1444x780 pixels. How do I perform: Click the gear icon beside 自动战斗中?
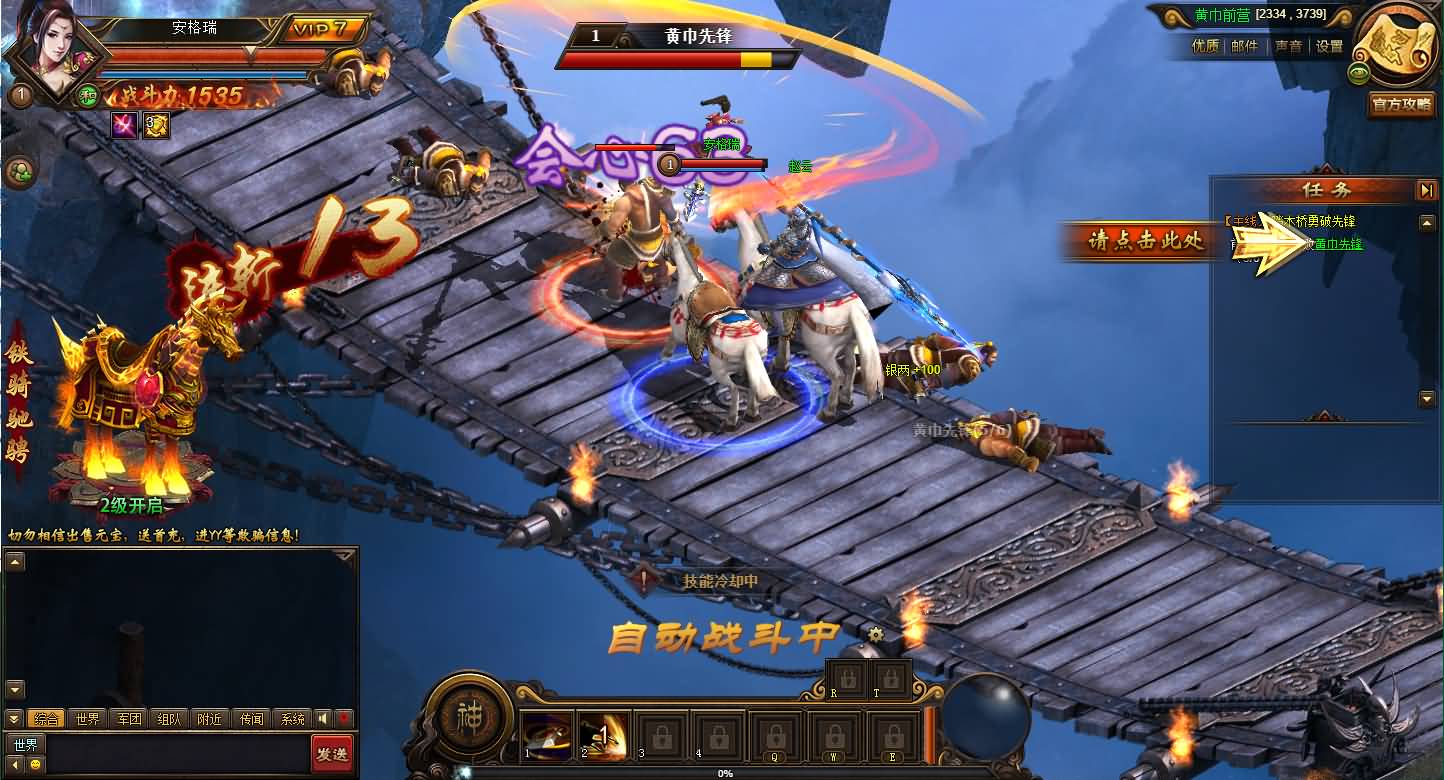point(876,634)
